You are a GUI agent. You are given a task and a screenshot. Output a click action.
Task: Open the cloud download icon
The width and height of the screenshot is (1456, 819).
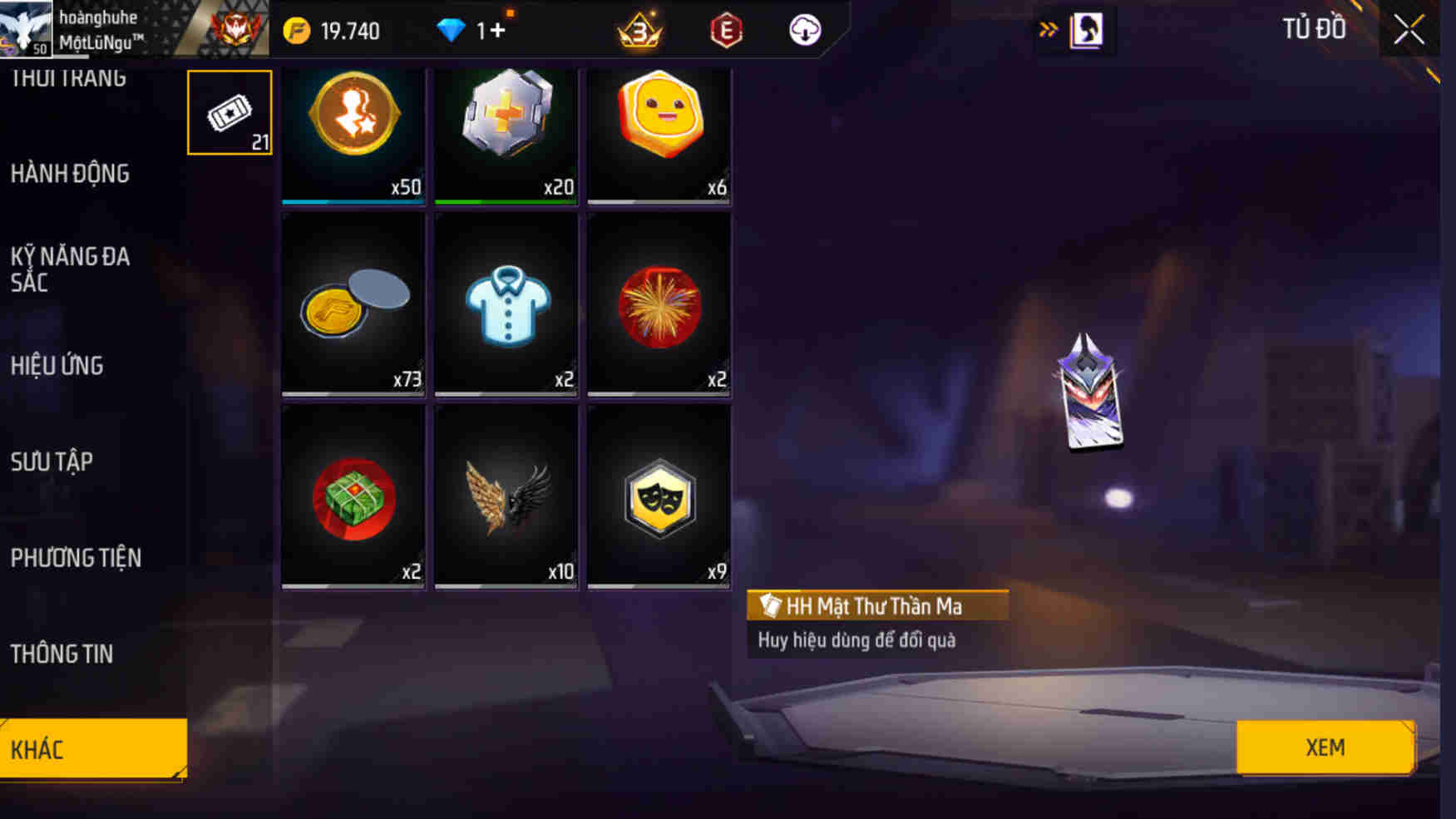click(803, 31)
